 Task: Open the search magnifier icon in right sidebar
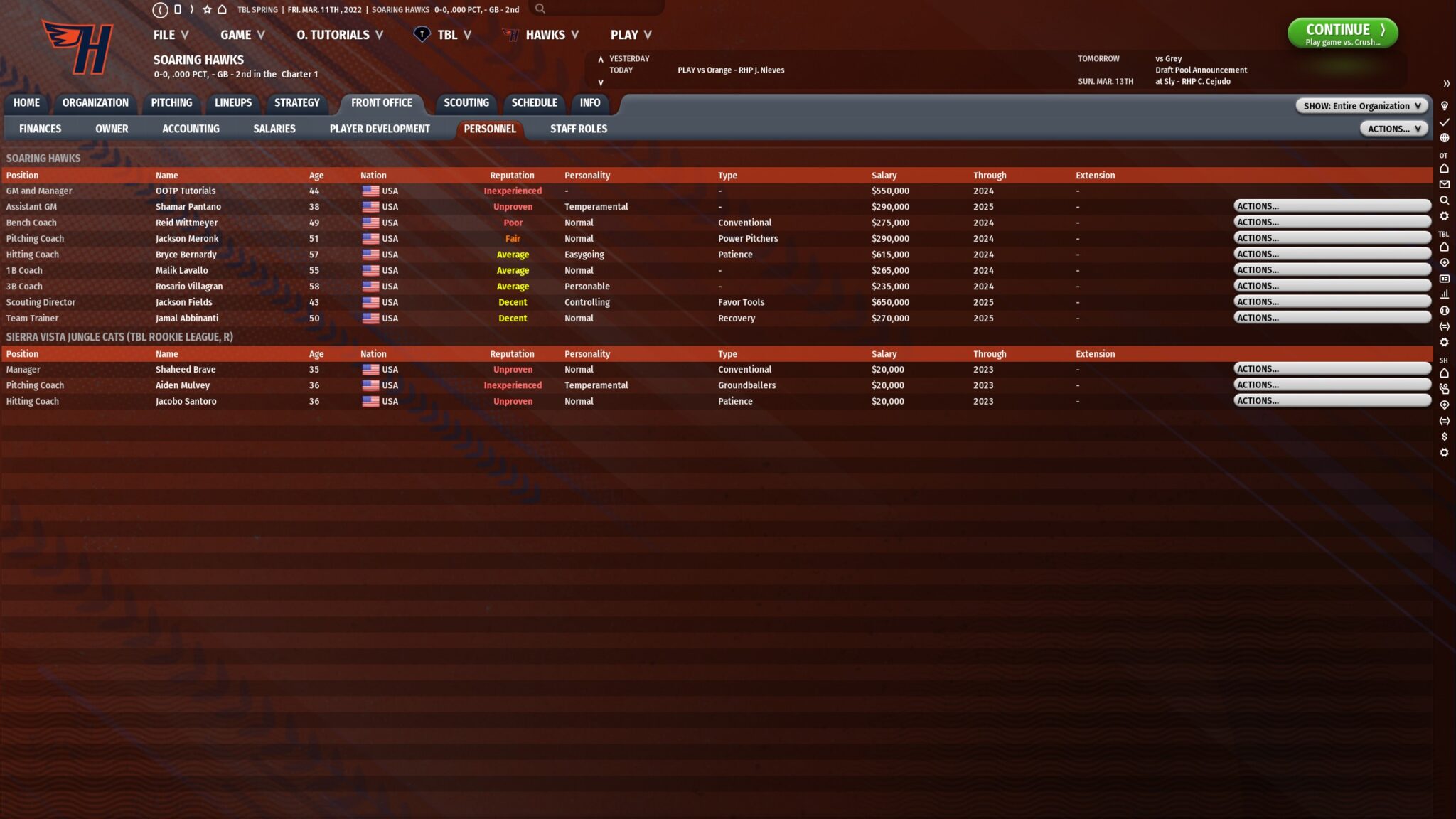pyautogui.click(x=1445, y=200)
